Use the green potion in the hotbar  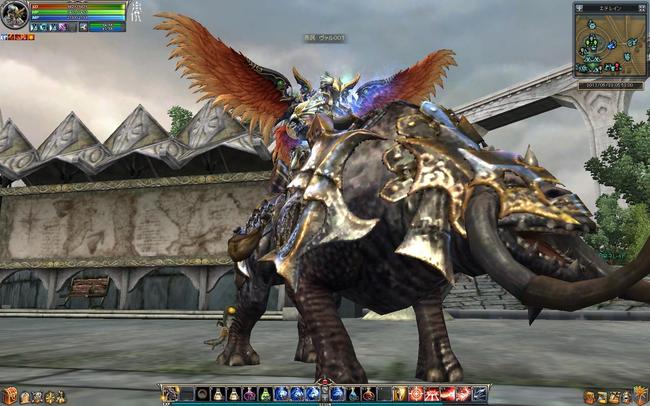264,394
